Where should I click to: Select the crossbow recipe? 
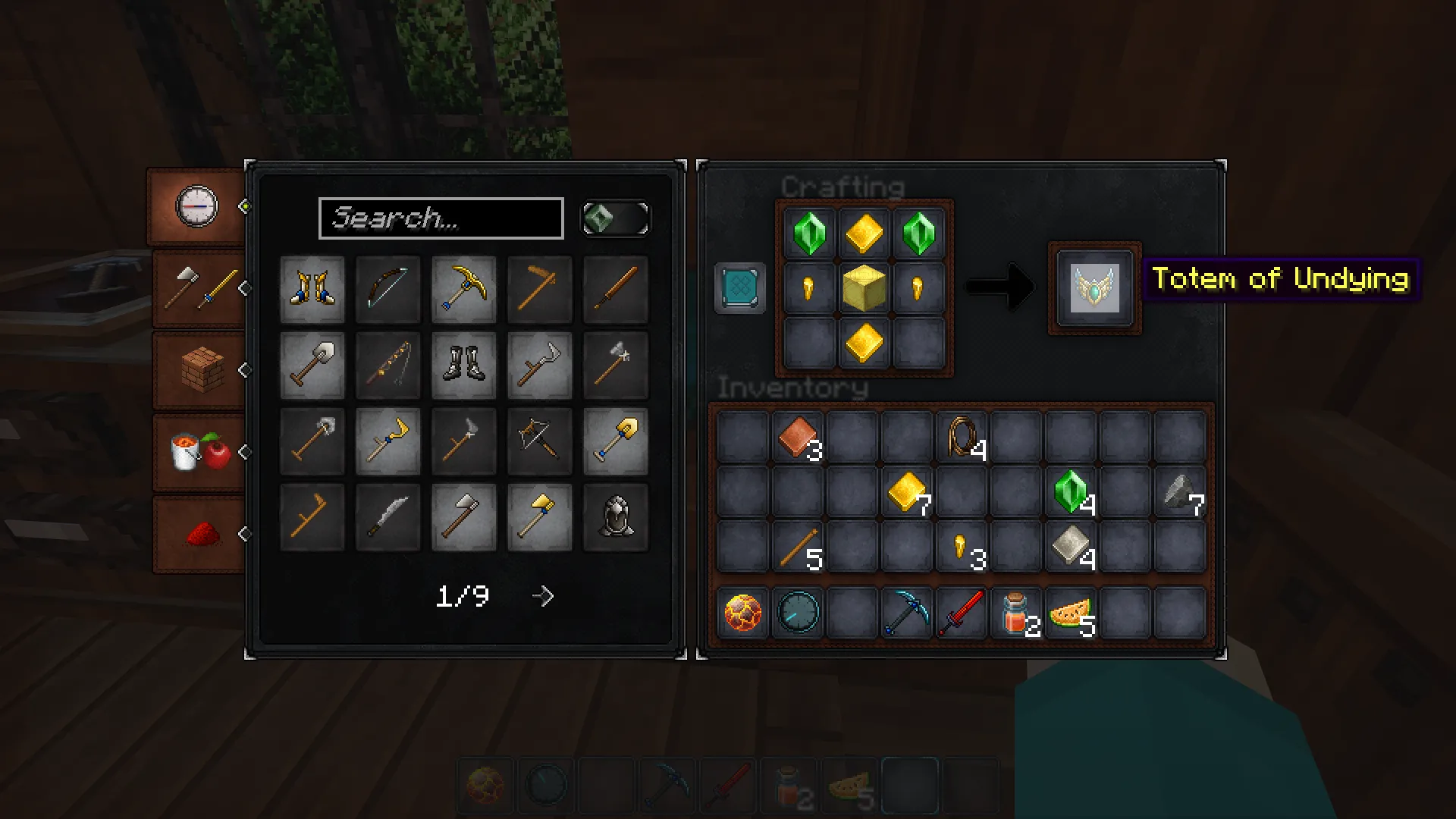tap(540, 441)
